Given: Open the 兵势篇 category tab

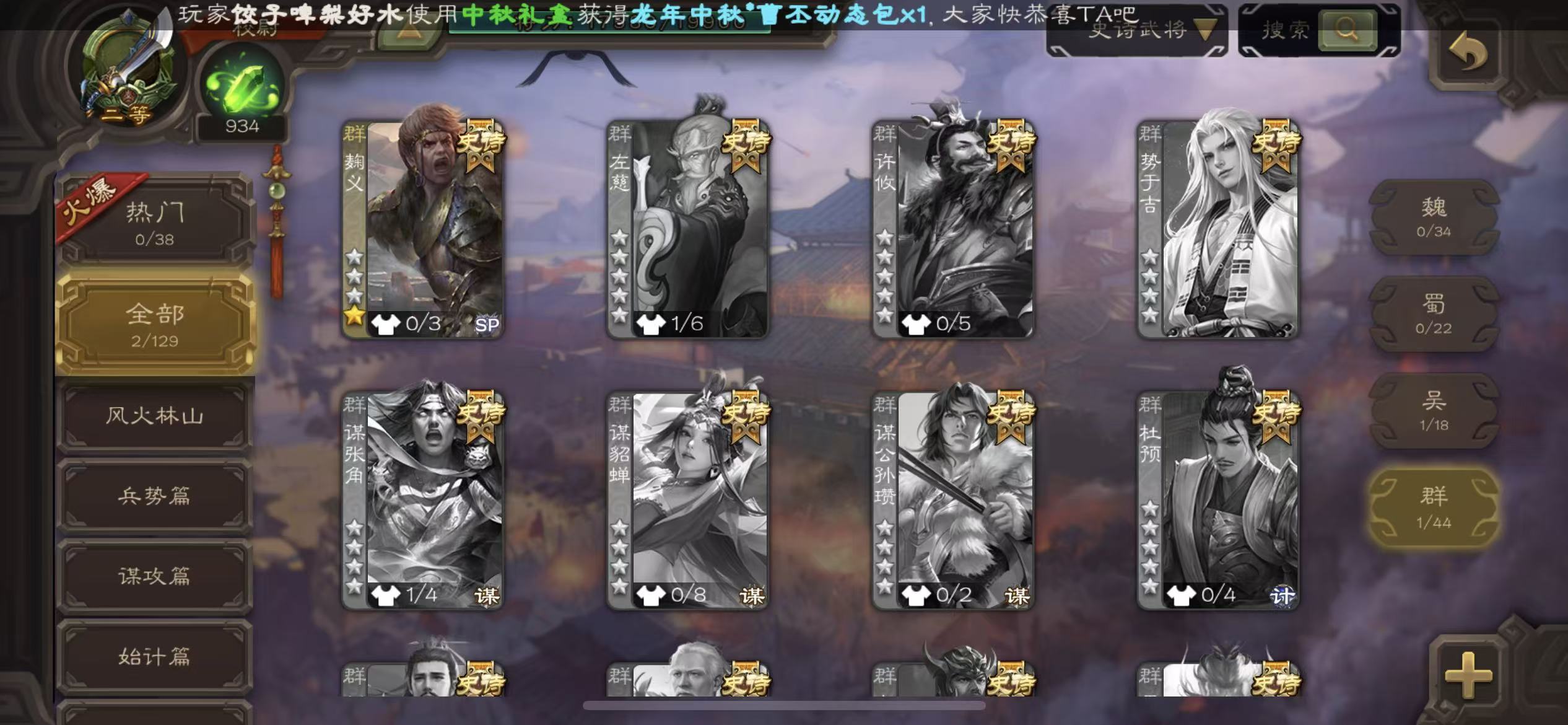Looking at the screenshot, I should tap(155, 496).
